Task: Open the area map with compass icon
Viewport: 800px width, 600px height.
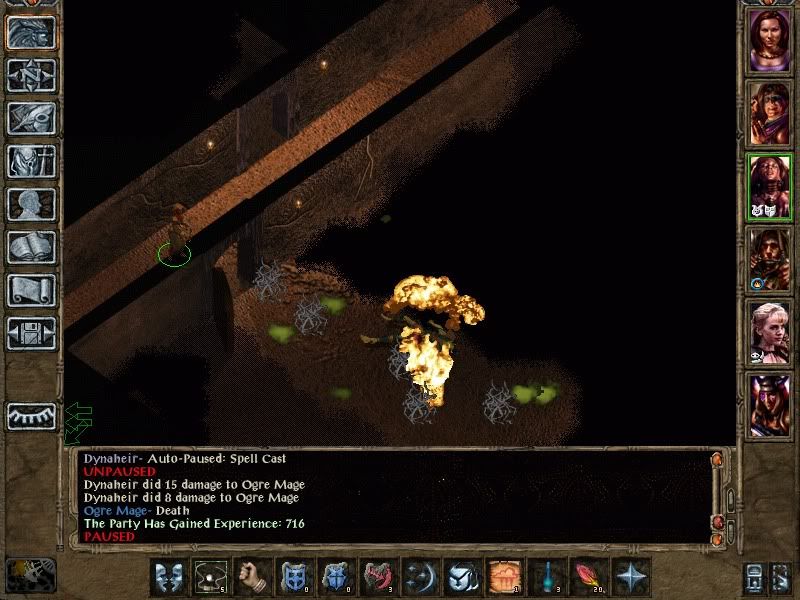Action: tap(31, 75)
